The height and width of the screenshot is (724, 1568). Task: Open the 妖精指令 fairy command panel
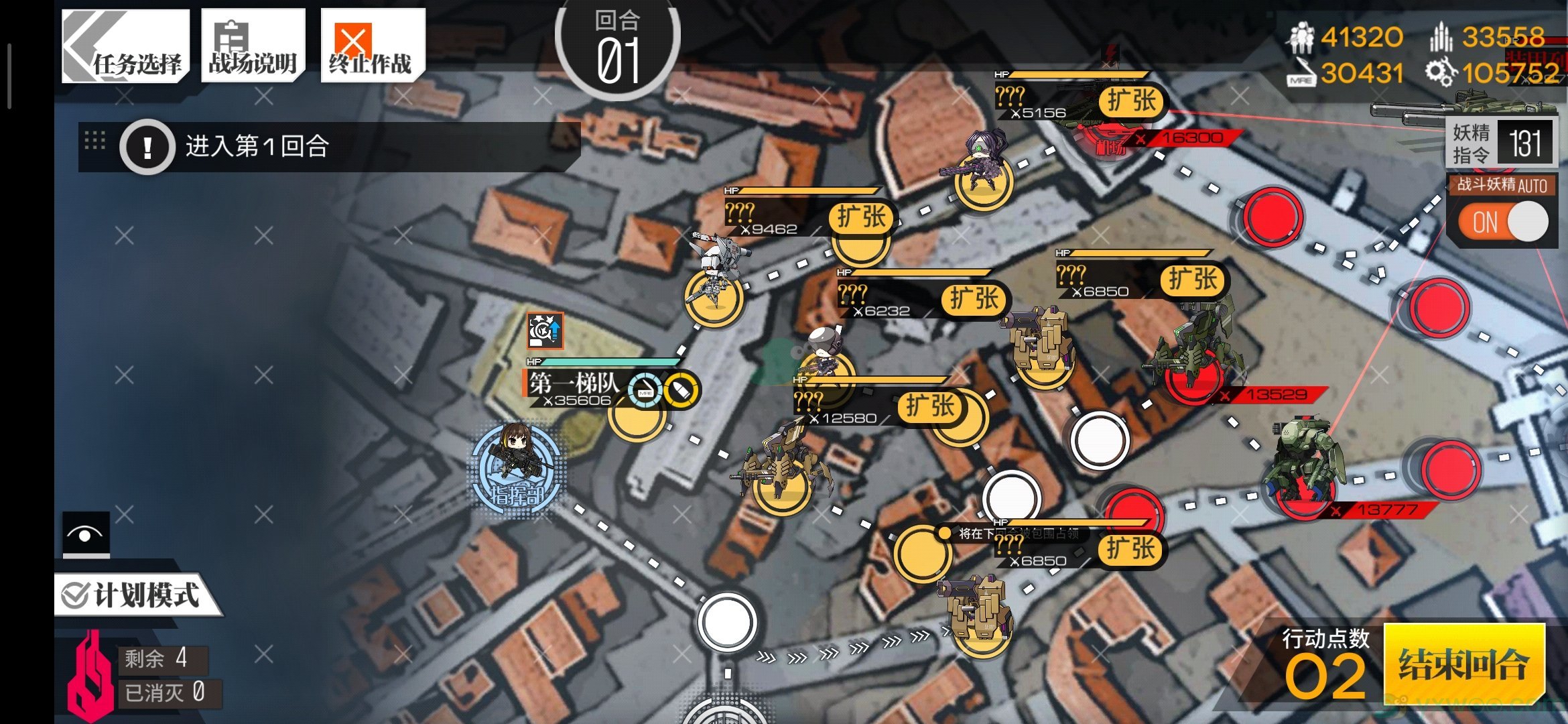(x=1500, y=143)
